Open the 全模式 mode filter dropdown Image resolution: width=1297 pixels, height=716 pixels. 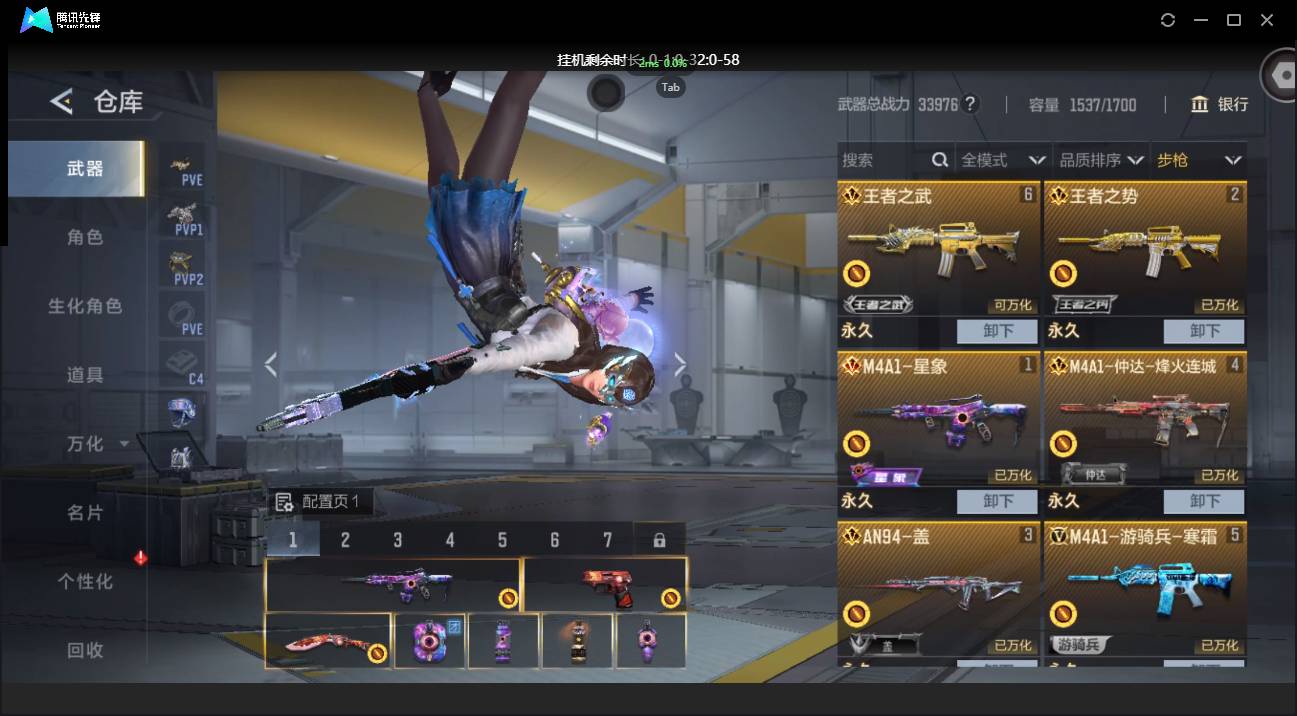1003,160
